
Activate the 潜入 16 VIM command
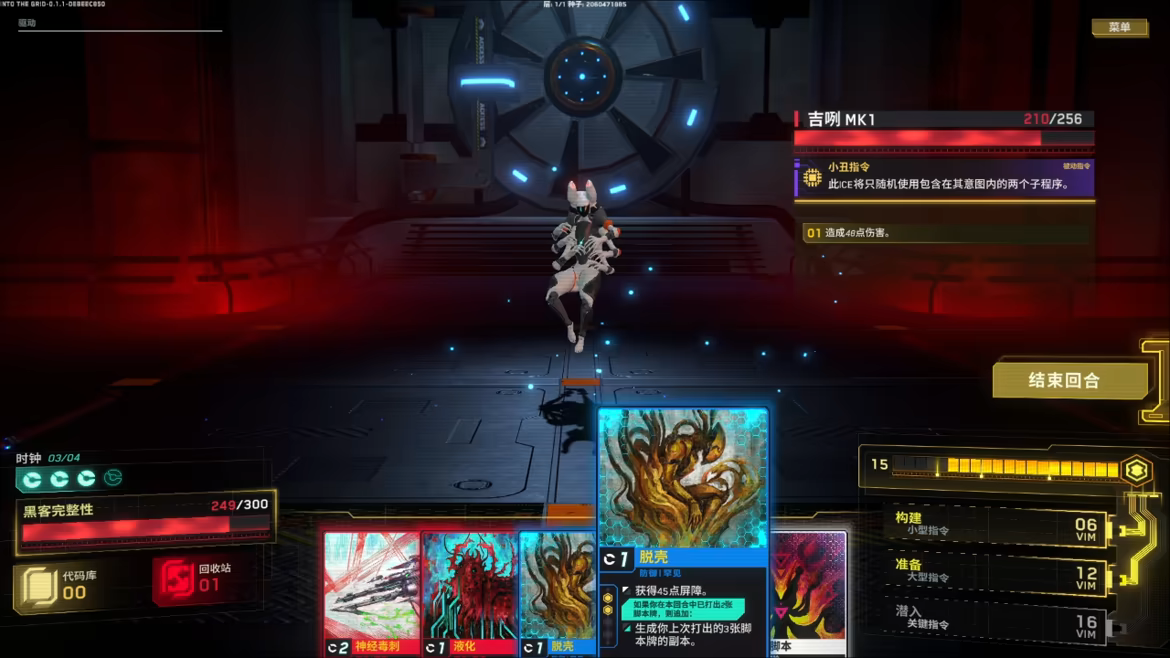click(x=995, y=618)
